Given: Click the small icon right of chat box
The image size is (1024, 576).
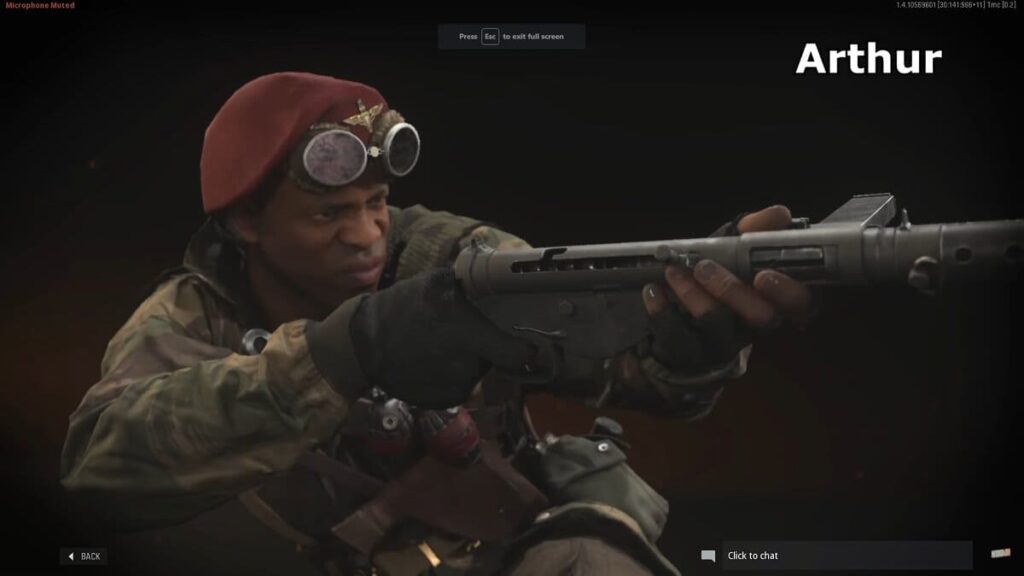Looking at the screenshot, I should point(999,554).
